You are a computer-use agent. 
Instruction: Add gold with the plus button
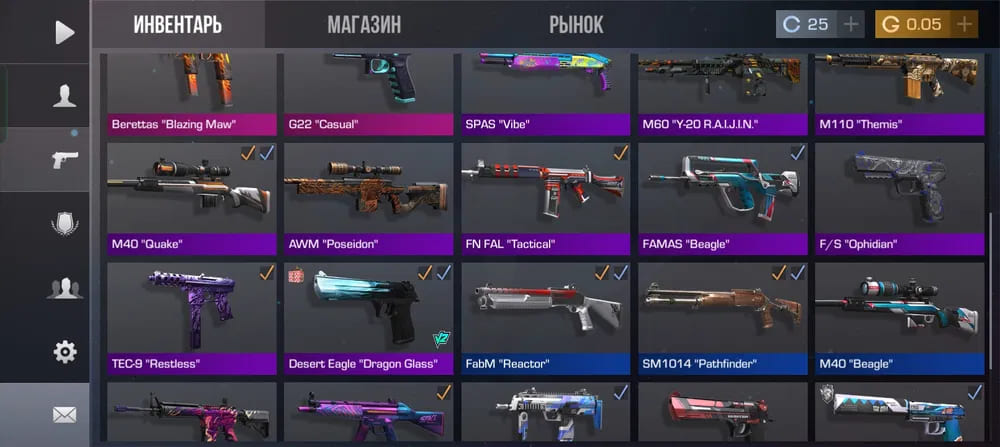[964, 24]
